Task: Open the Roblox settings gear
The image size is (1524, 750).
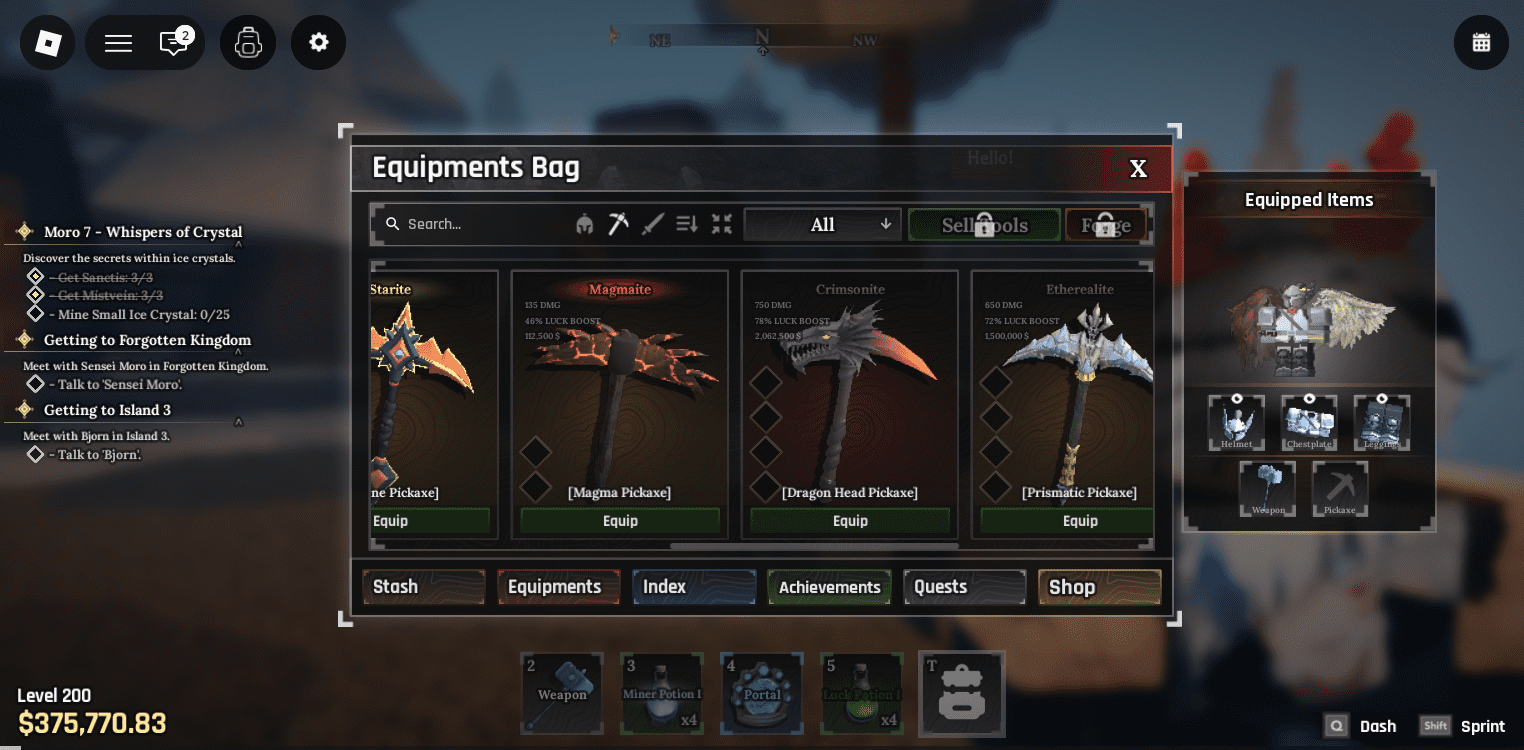Action: (x=318, y=42)
